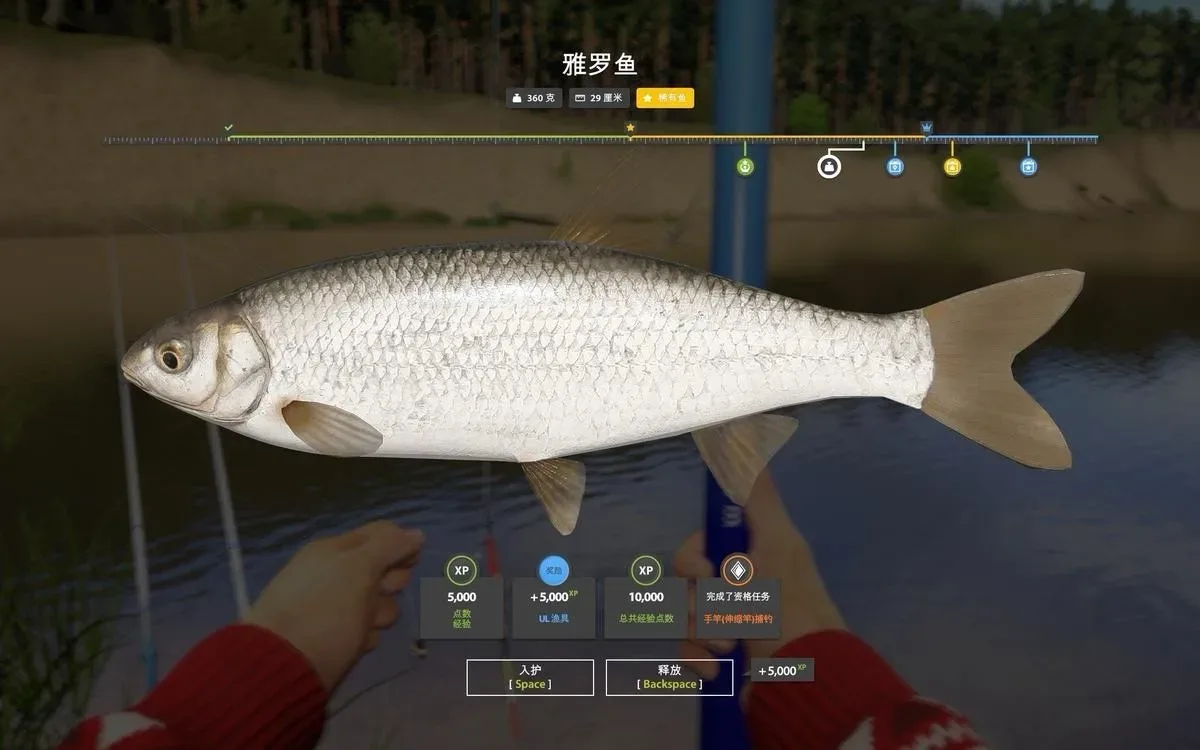
Task: Click the green circular scale marker
Action: (x=745, y=166)
